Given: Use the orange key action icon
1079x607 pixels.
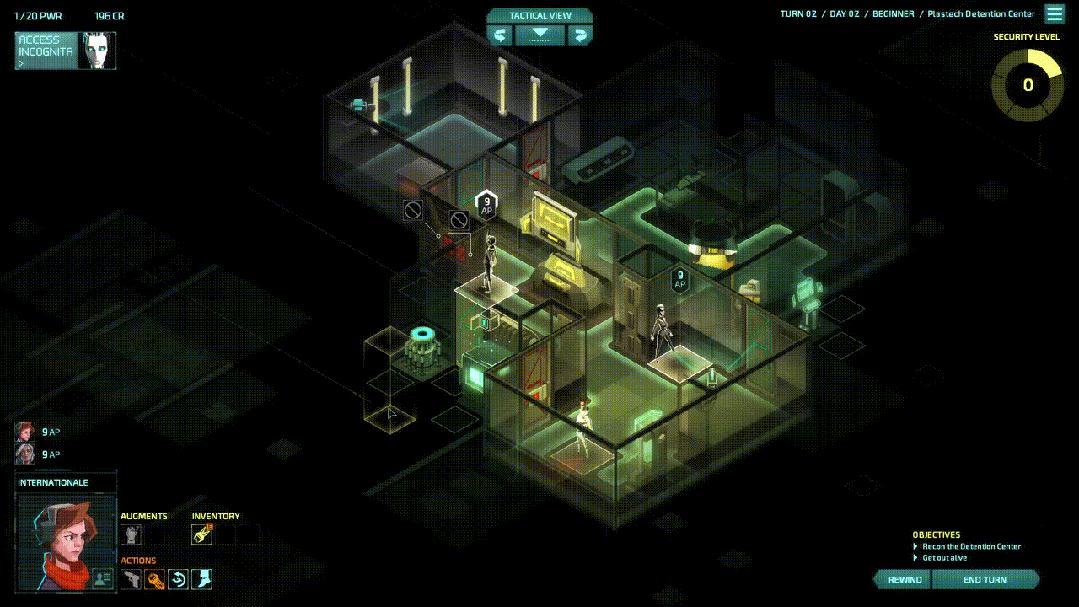Looking at the screenshot, I should [x=155, y=579].
